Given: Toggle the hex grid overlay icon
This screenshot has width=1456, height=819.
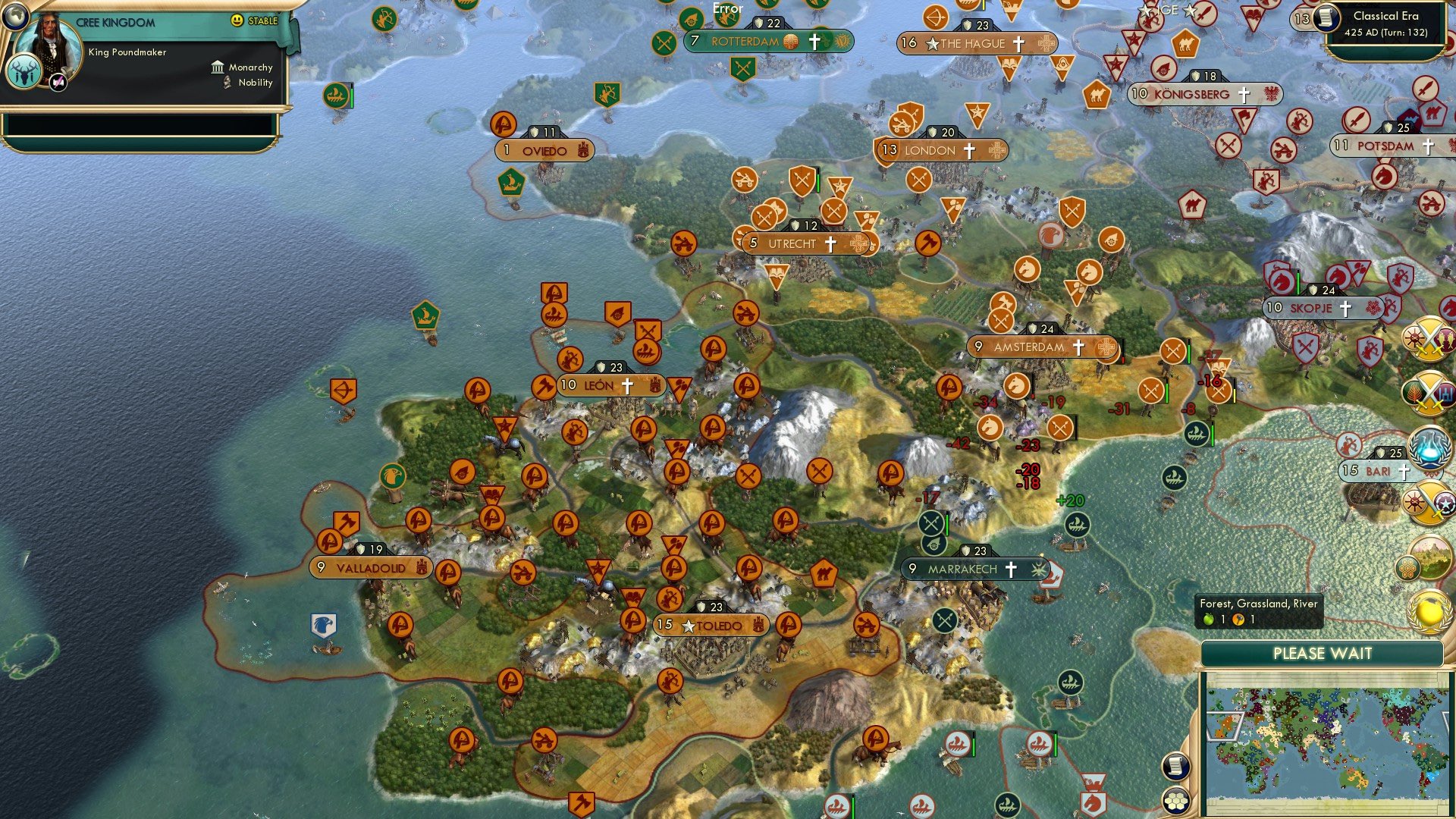Looking at the screenshot, I should click(1175, 801).
